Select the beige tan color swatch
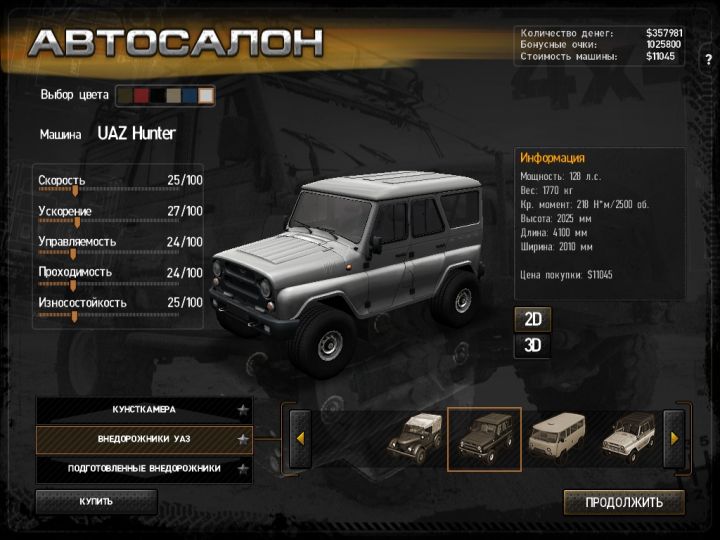 click(173, 96)
